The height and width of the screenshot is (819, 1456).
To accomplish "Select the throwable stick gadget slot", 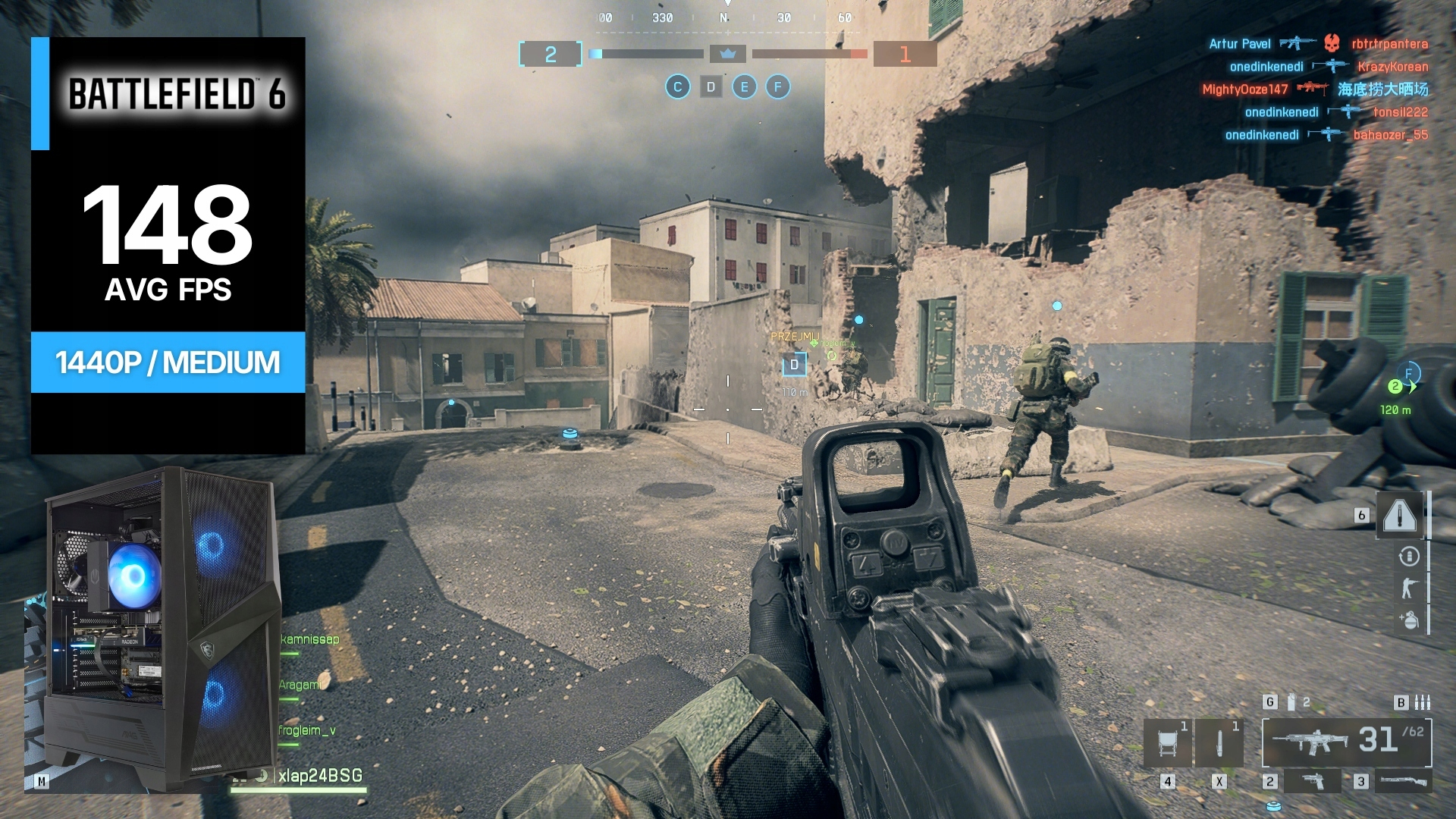I will (1219, 742).
